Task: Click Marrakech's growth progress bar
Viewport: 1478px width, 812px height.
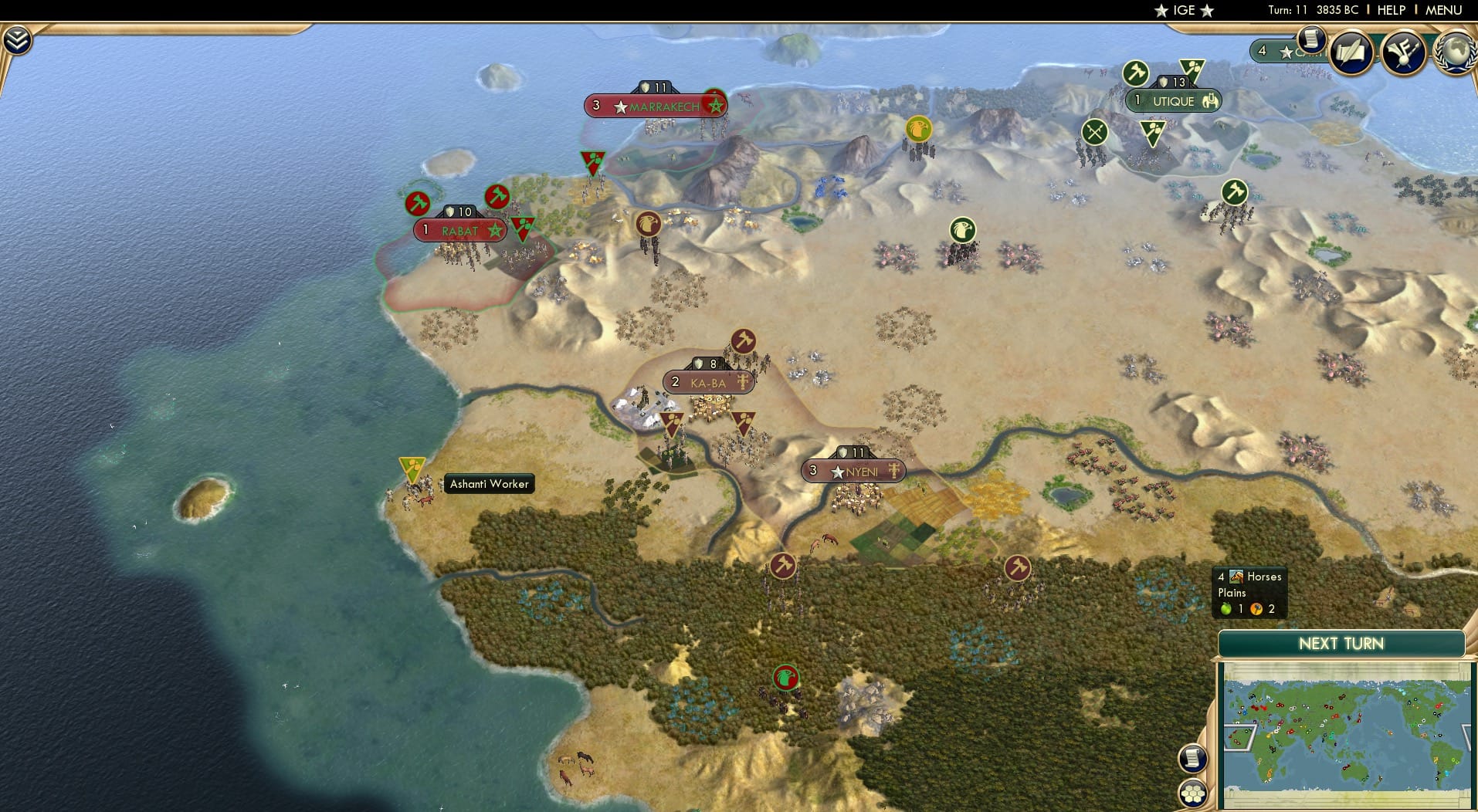Action: (655, 88)
